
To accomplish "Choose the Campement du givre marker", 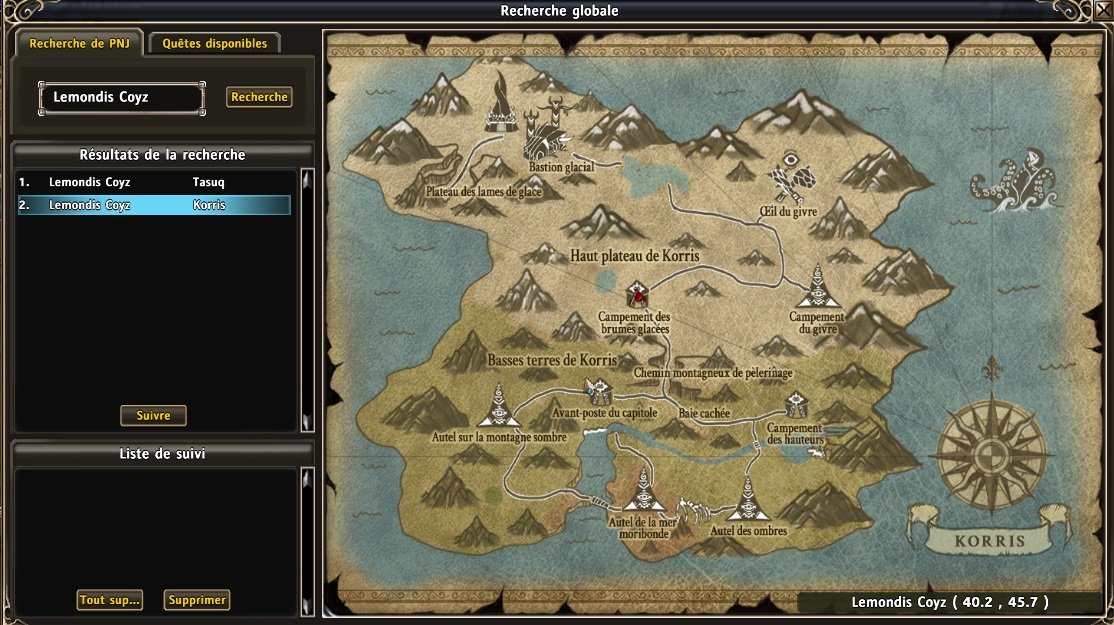I will 816,289.
